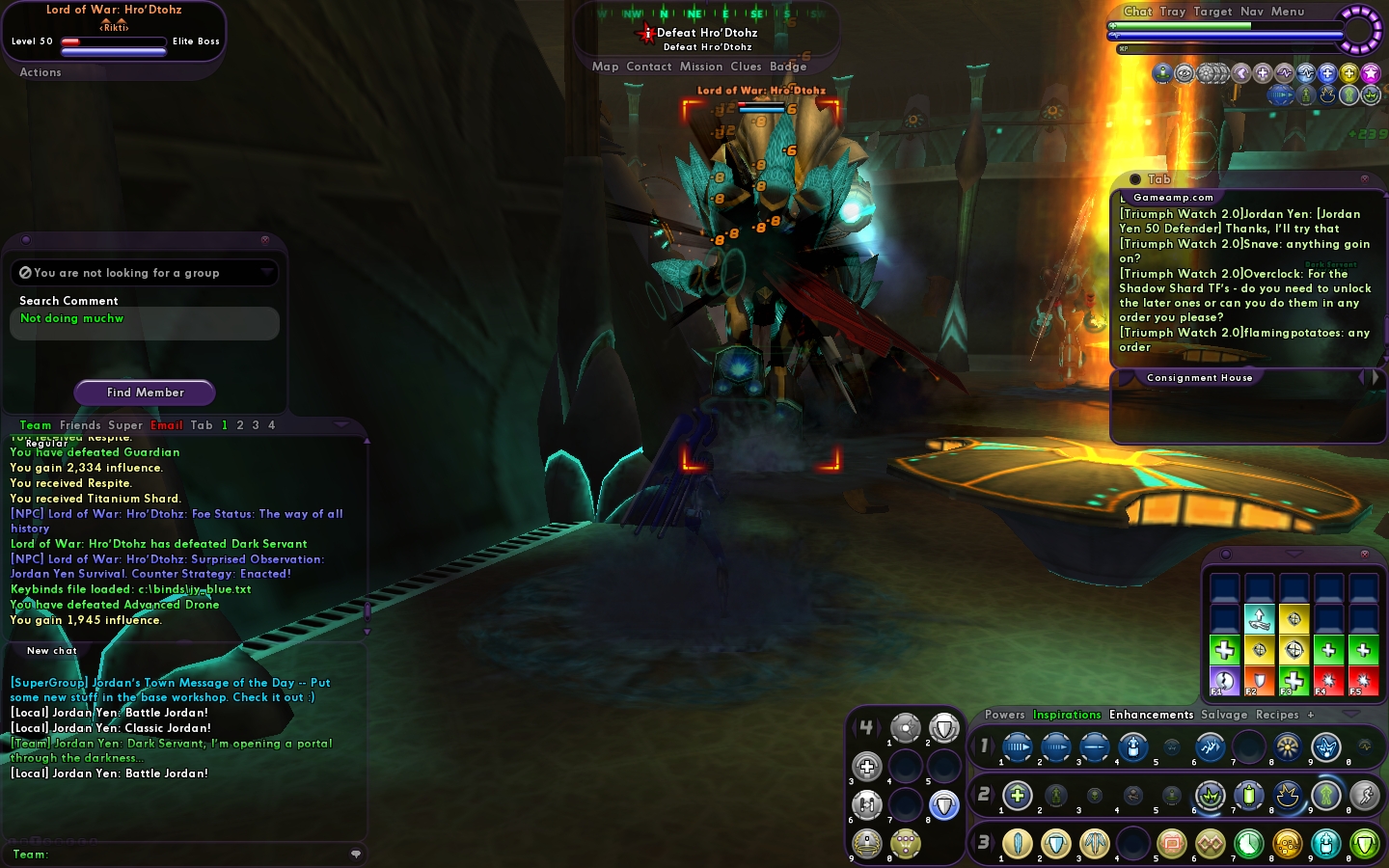Viewport: 1389px width, 868px height.
Task: Open the looking-for-group status dropdown
Action: pyautogui.click(x=145, y=273)
